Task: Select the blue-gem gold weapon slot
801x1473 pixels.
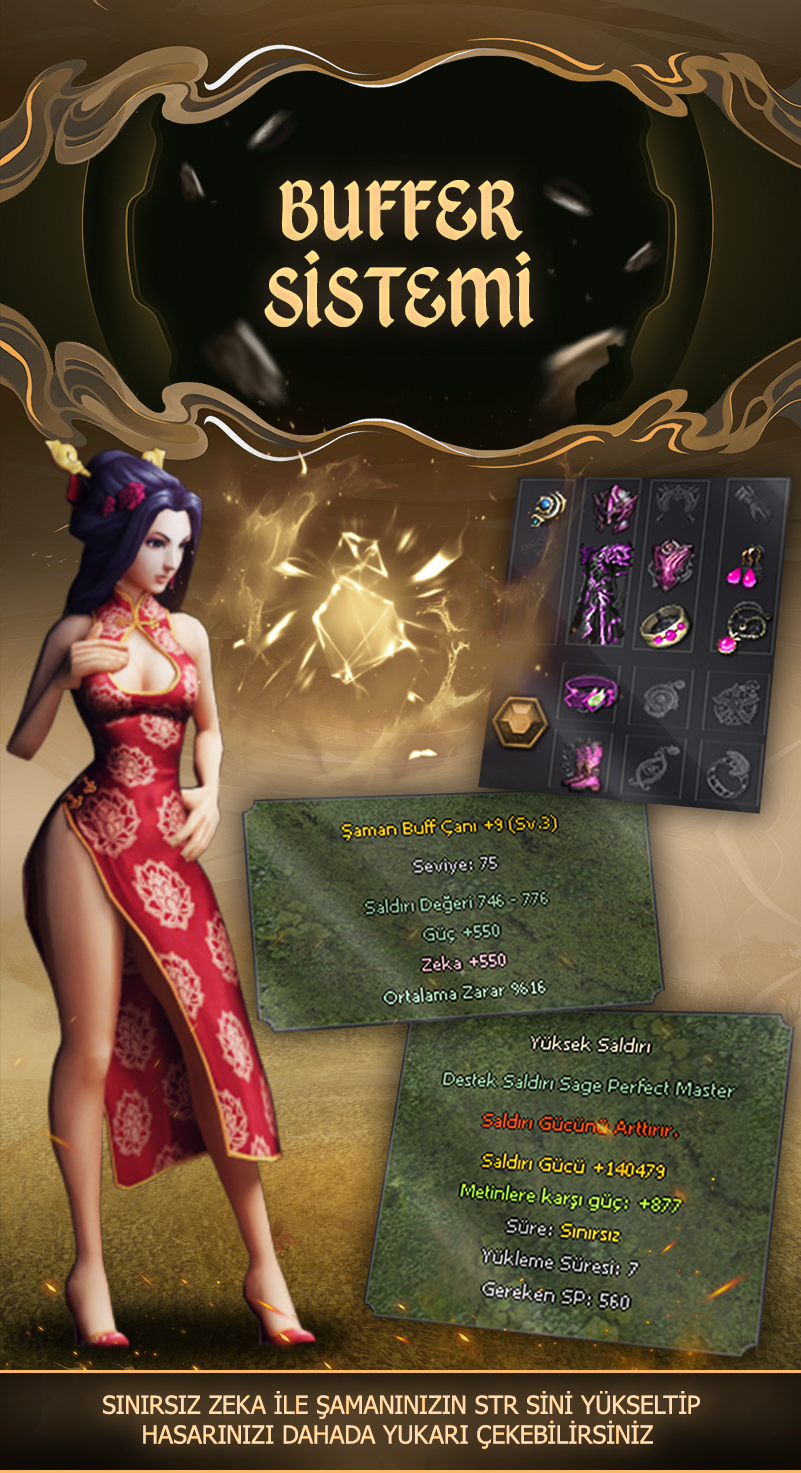Action: pyautogui.click(x=546, y=507)
